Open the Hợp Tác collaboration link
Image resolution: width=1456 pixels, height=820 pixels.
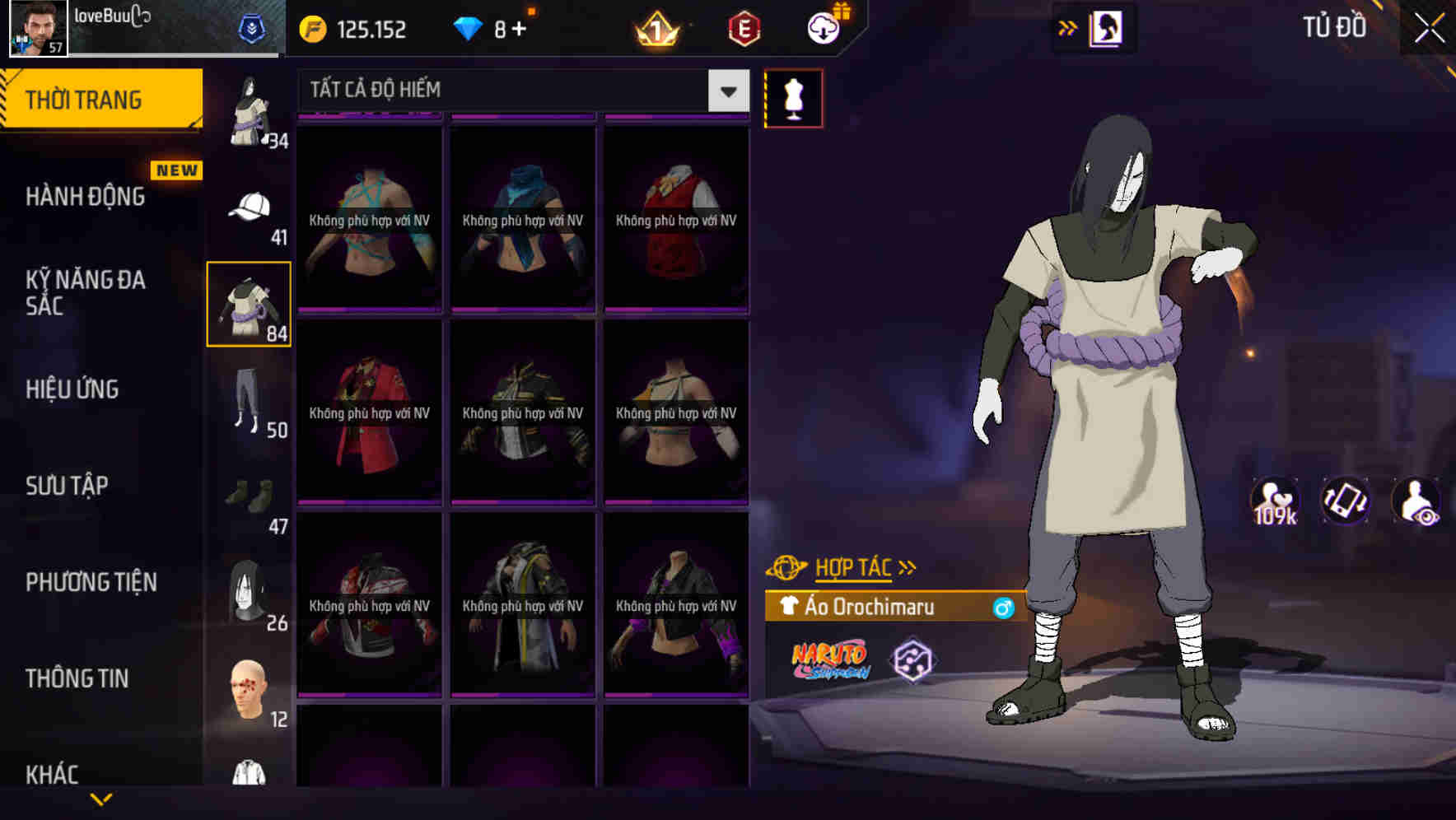852,566
